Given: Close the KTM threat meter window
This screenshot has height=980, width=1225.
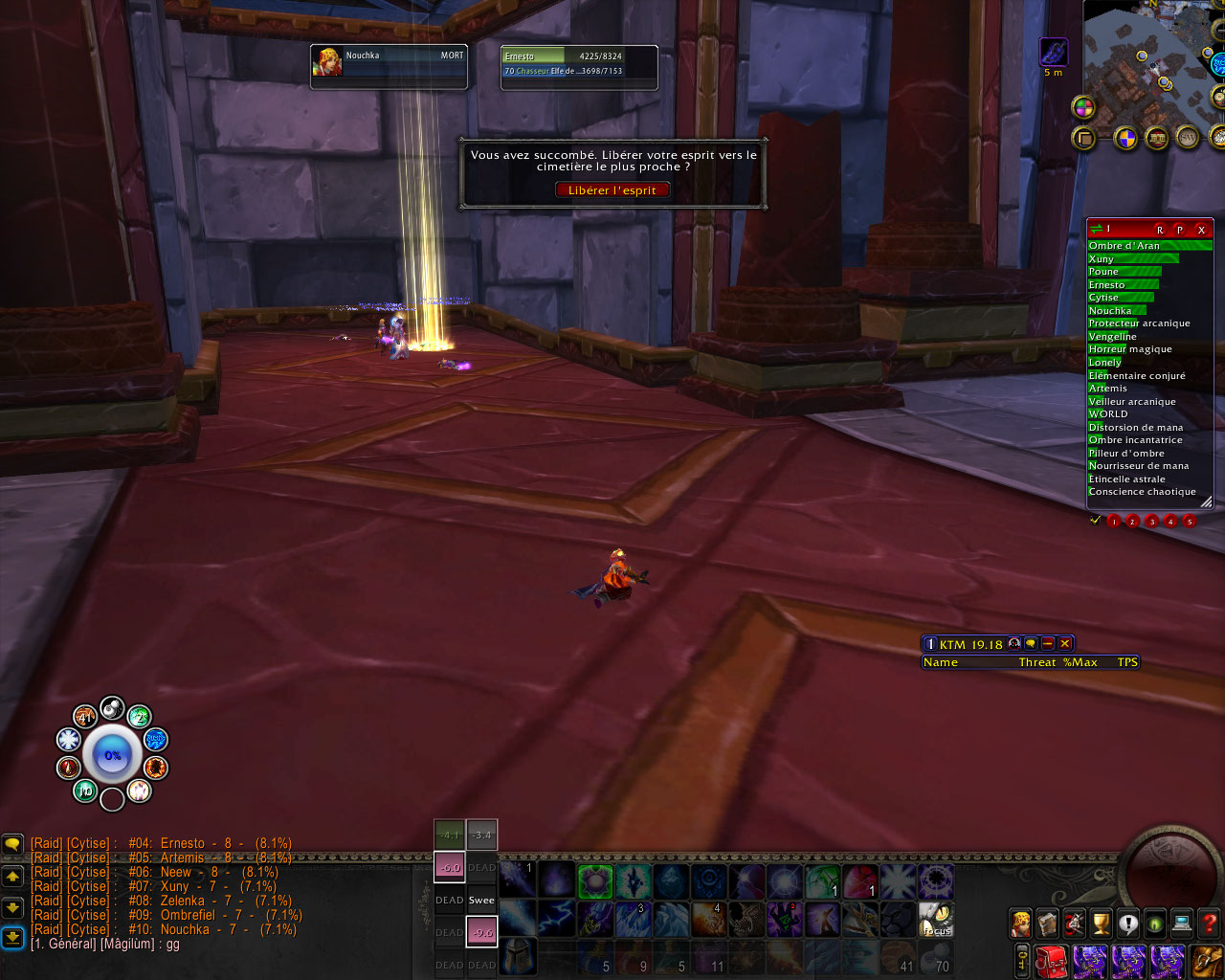Looking at the screenshot, I should pos(1064,644).
